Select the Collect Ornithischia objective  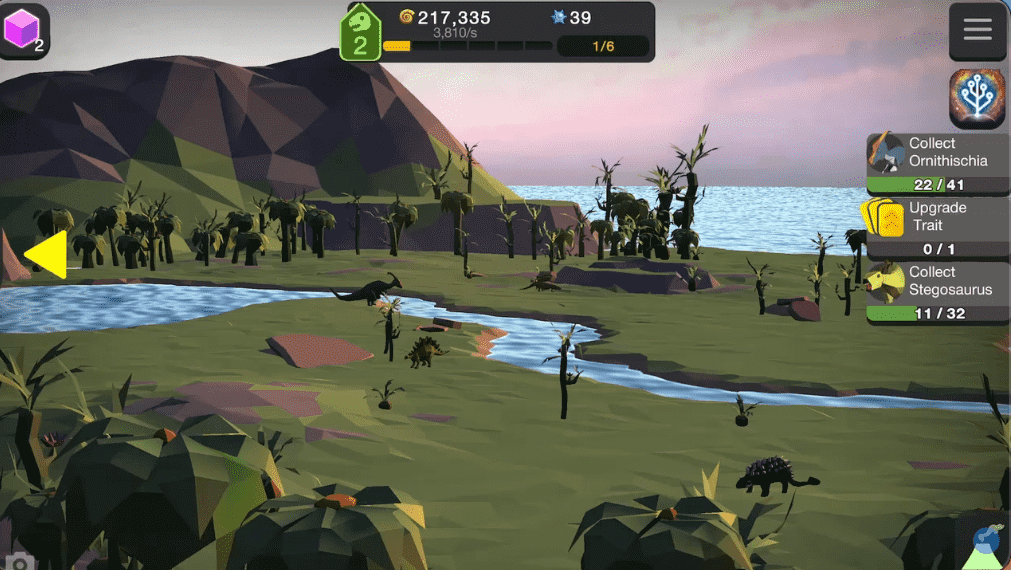tap(937, 162)
